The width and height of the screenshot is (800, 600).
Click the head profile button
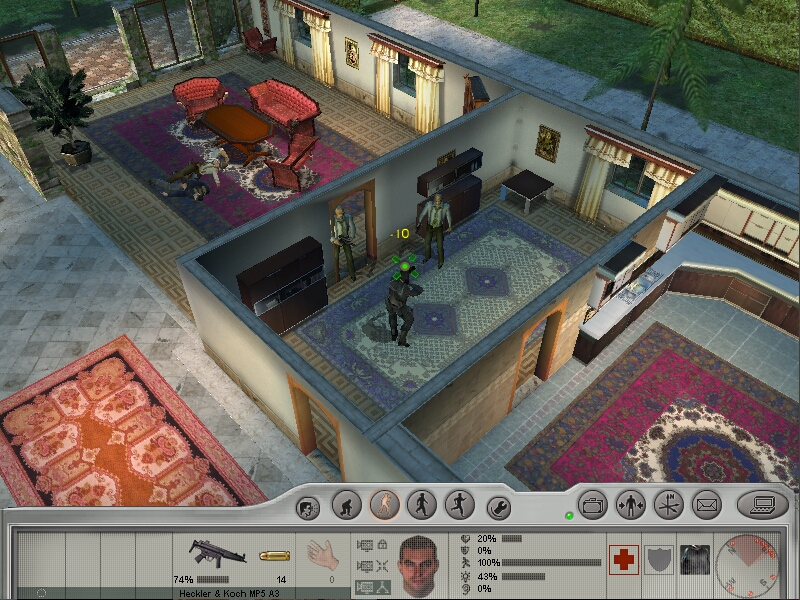click(309, 507)
